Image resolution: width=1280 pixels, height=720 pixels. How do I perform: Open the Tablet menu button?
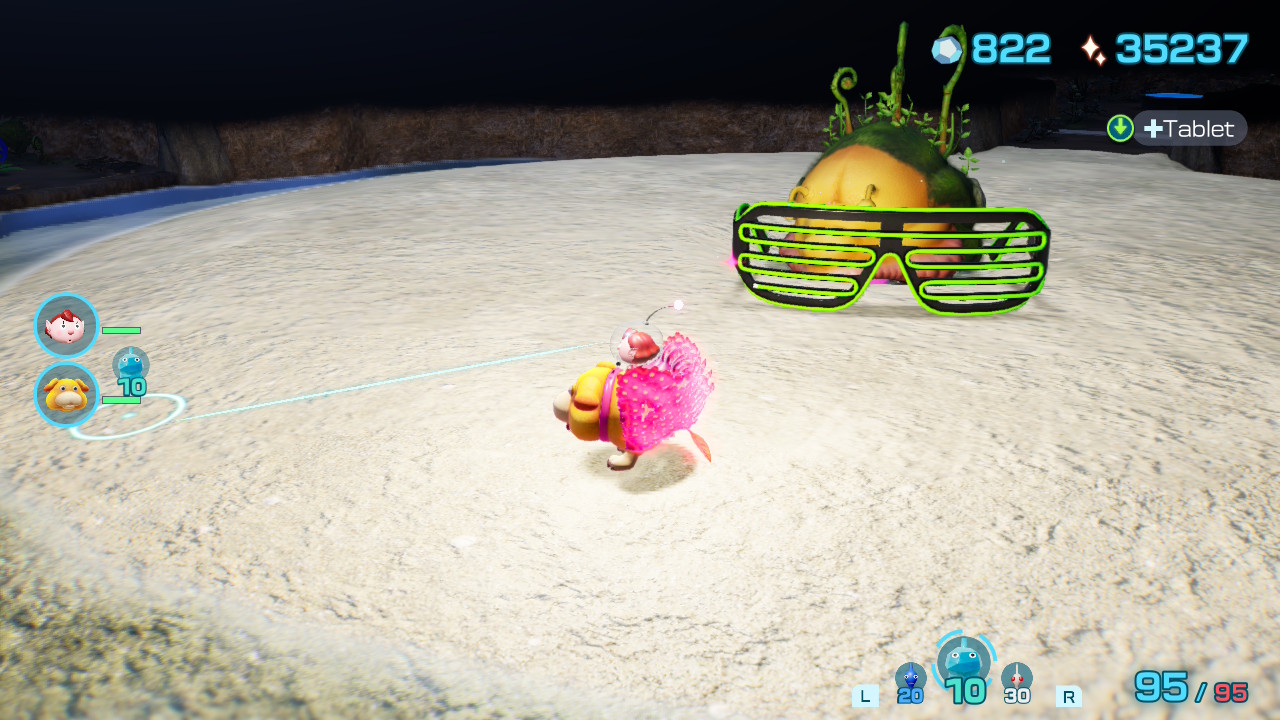click(x=1189, y=128)
